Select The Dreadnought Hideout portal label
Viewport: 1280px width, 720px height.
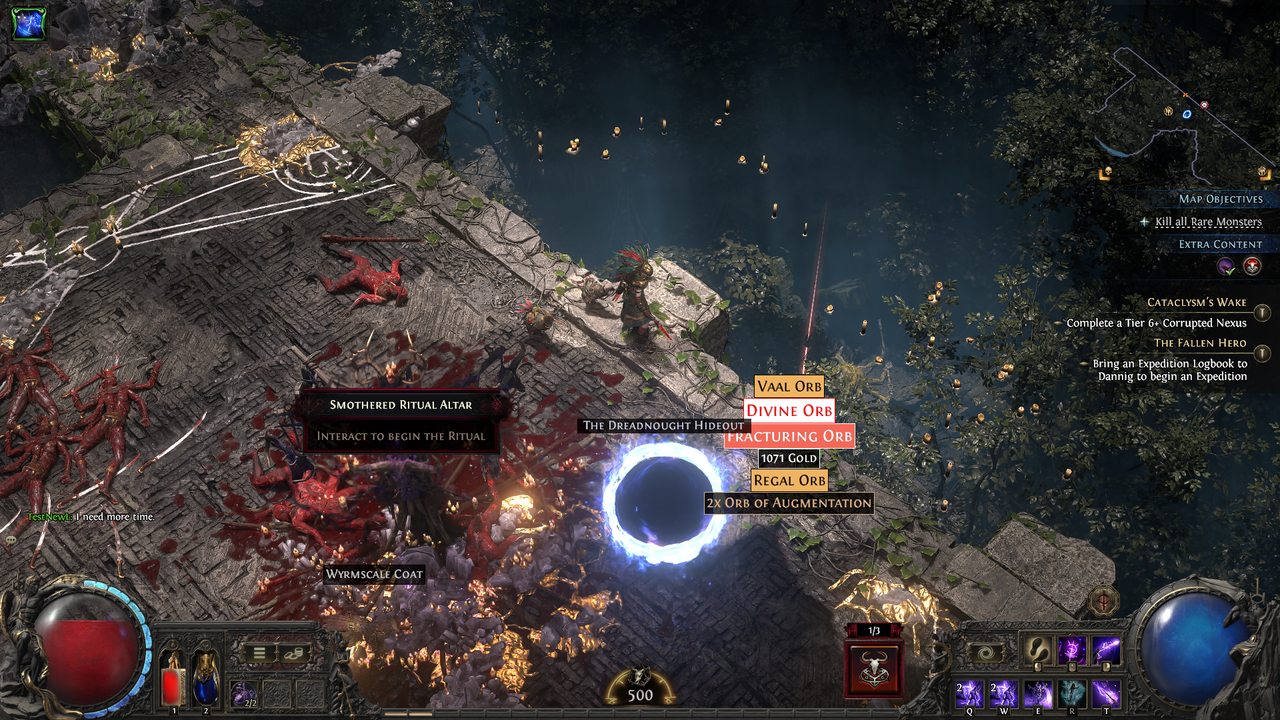[x=664, y=425]
